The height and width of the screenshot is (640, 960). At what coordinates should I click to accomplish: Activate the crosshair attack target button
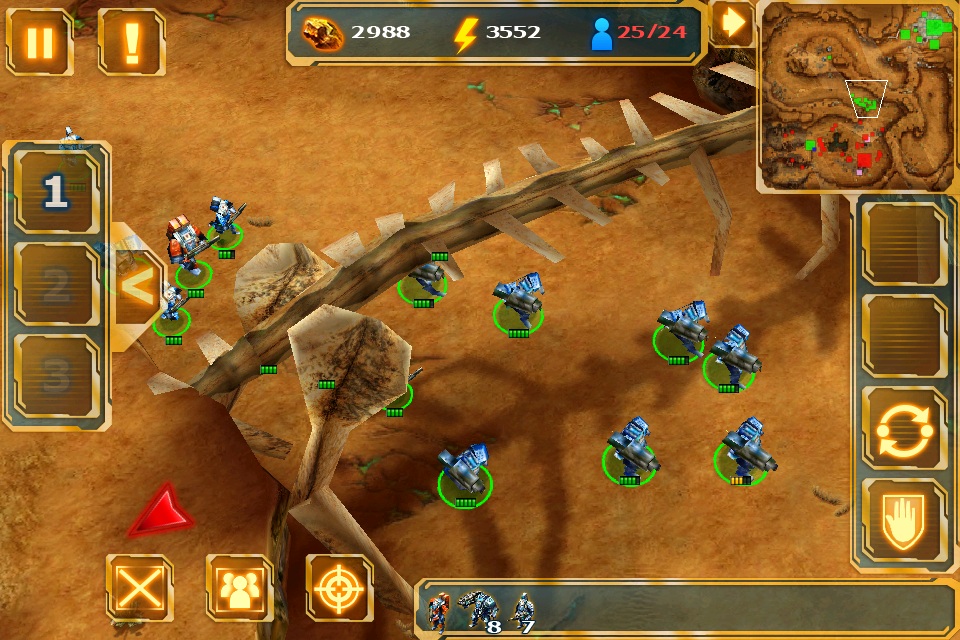point(339,589)
